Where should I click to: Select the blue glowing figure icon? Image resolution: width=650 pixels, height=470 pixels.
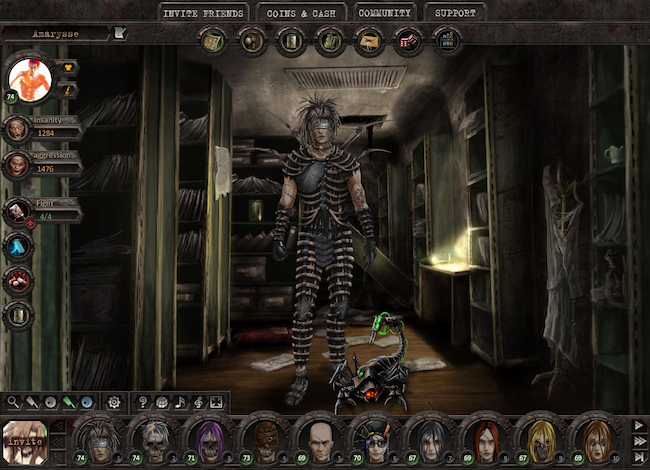pos(17,247)
